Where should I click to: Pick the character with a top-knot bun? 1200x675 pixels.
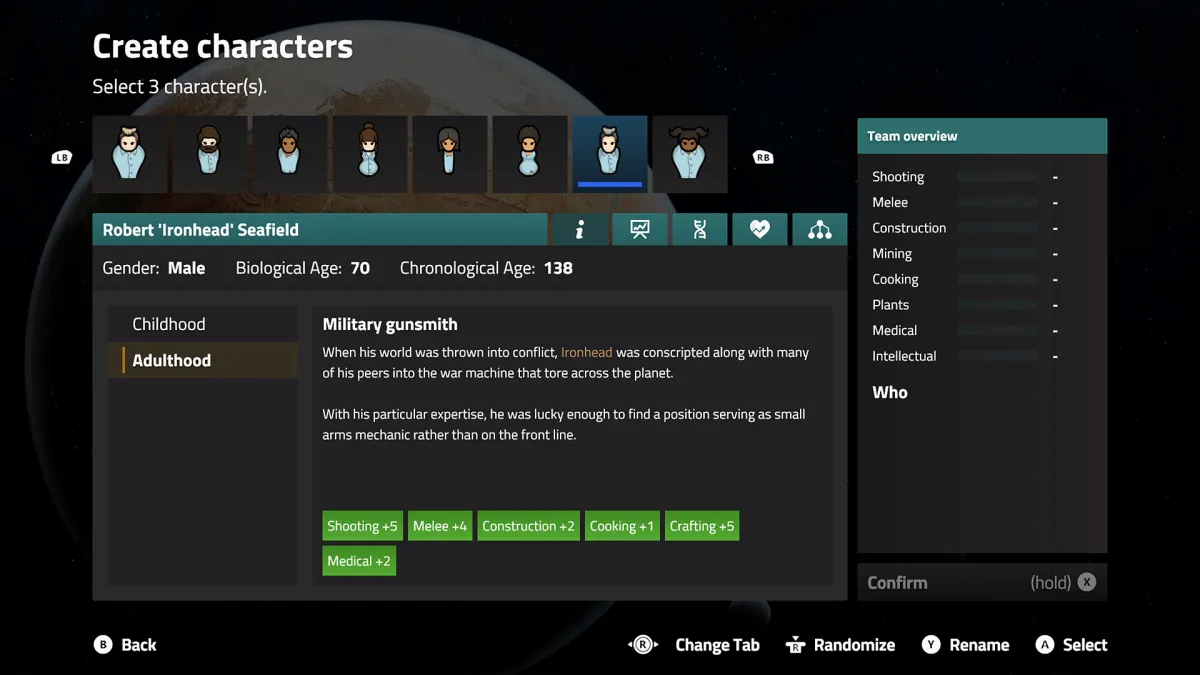click(369, 154)
